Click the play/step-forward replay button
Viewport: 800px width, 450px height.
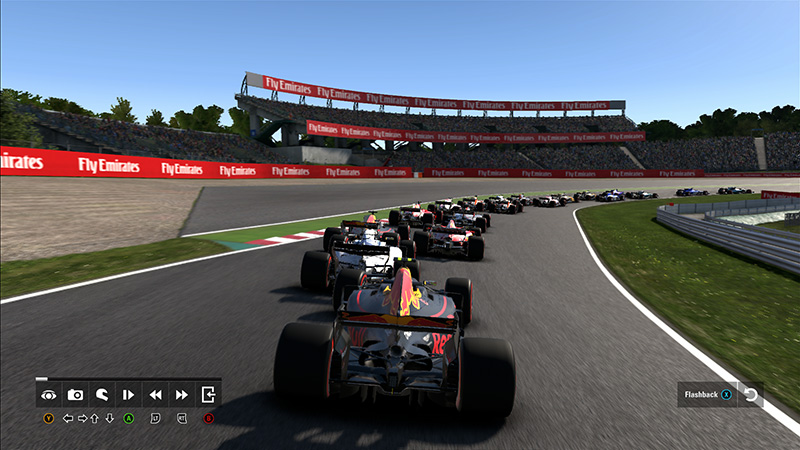click(128, 394)
